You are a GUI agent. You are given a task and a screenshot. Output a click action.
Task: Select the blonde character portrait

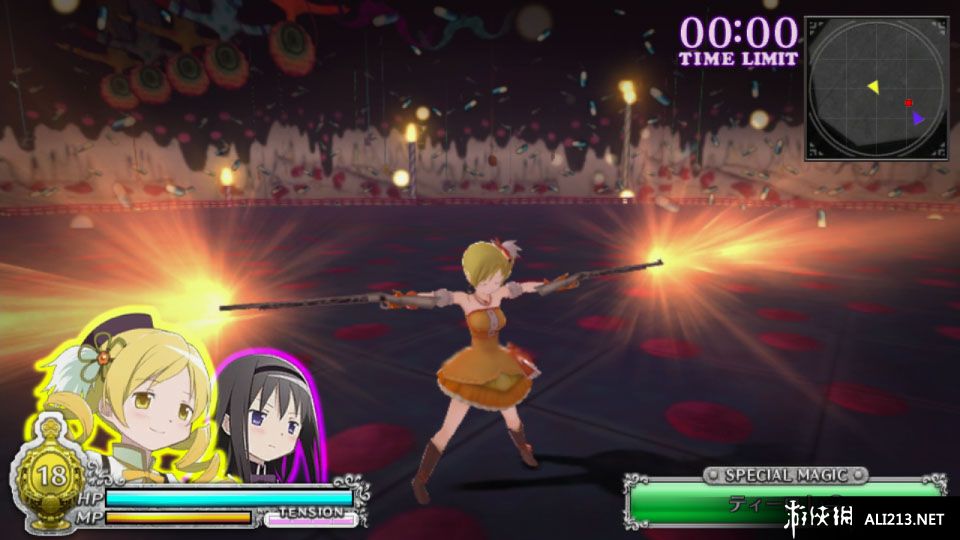[x=140, y=390]
